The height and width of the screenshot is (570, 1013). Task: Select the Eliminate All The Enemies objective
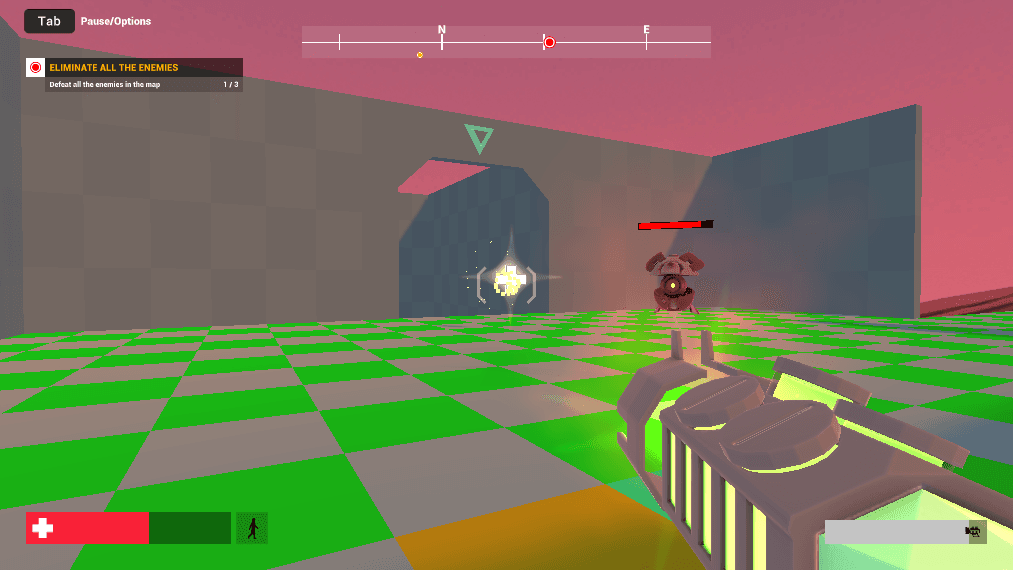coord(113,68)
